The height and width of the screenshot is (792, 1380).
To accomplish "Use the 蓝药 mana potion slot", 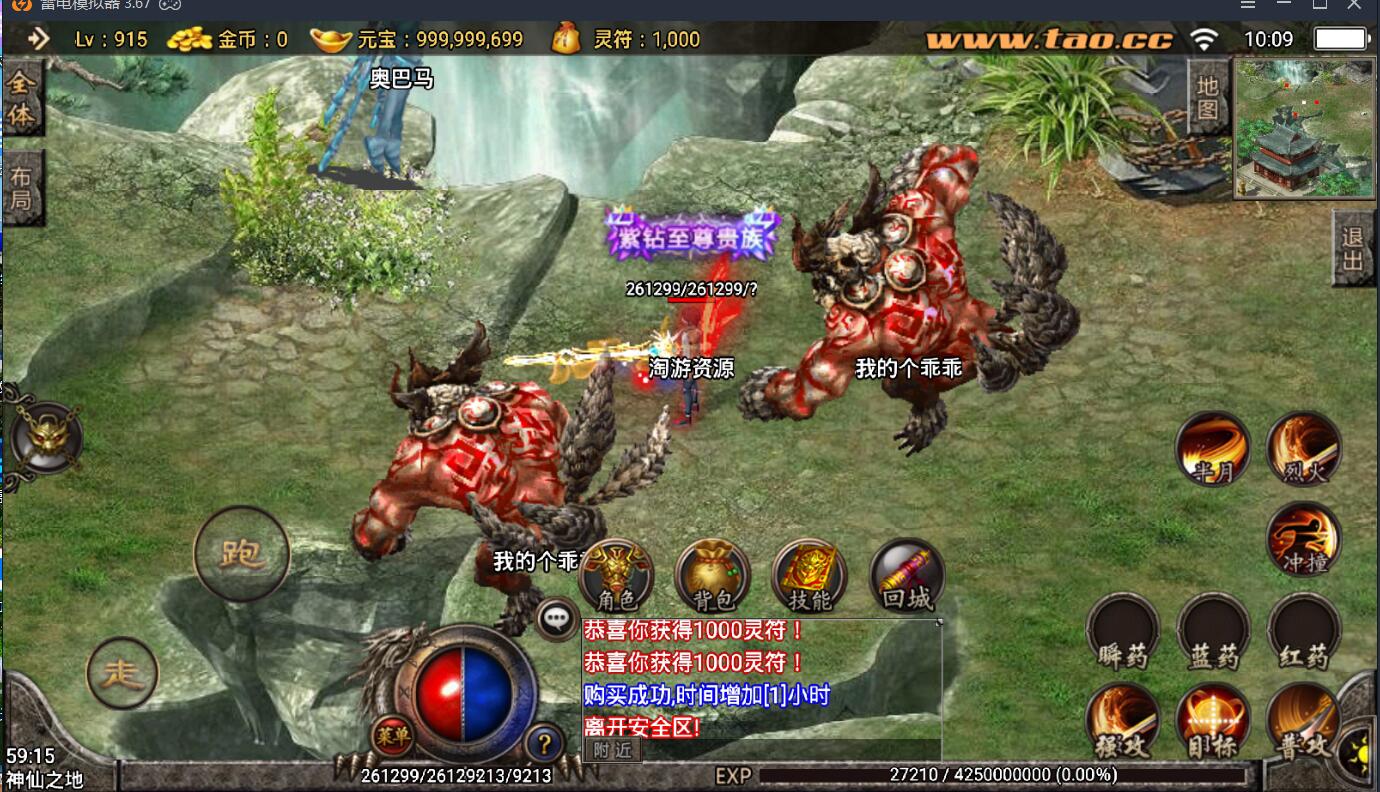I will [x=1213, y=631].
